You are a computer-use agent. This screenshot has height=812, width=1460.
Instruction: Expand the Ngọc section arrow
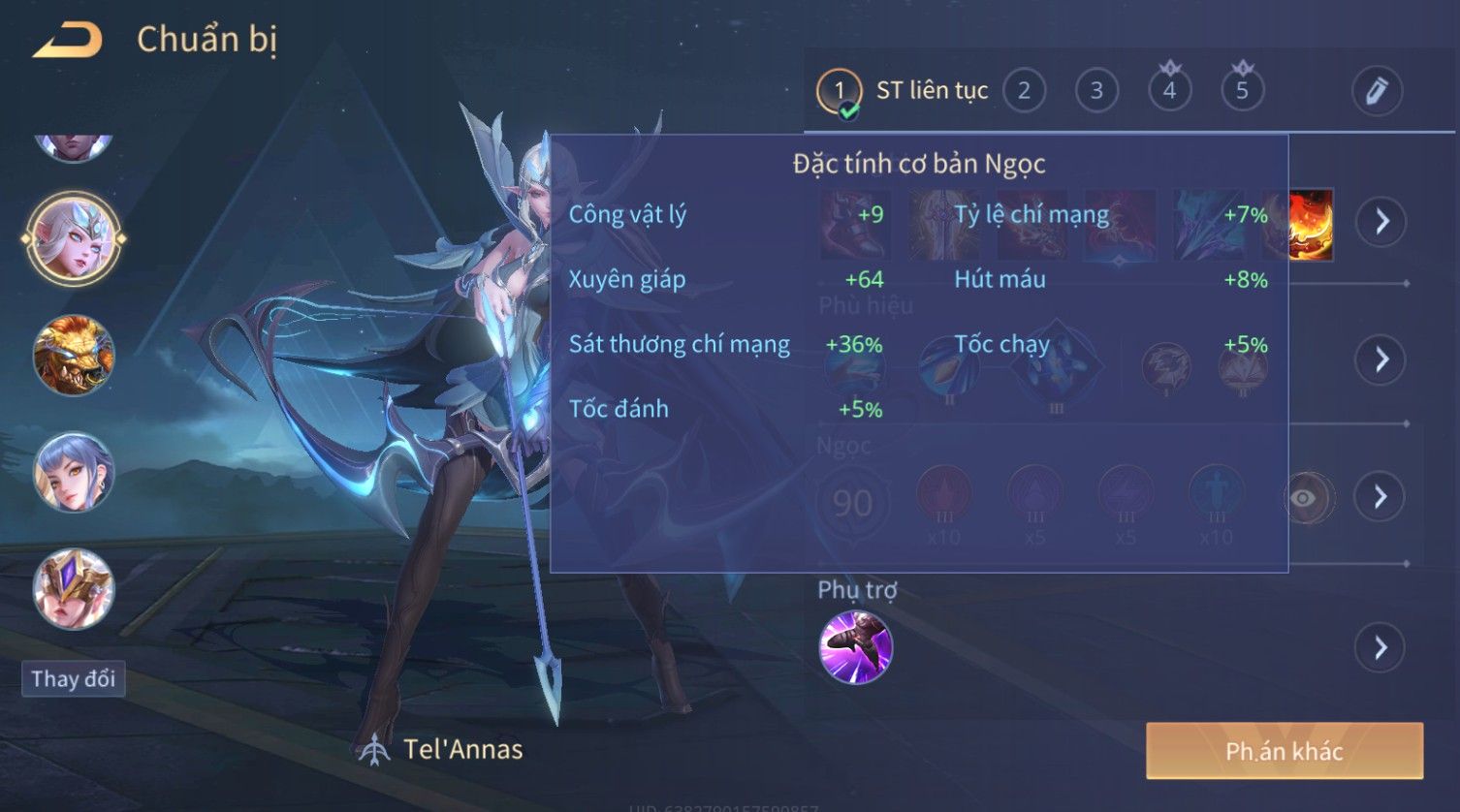[1381, 497]
